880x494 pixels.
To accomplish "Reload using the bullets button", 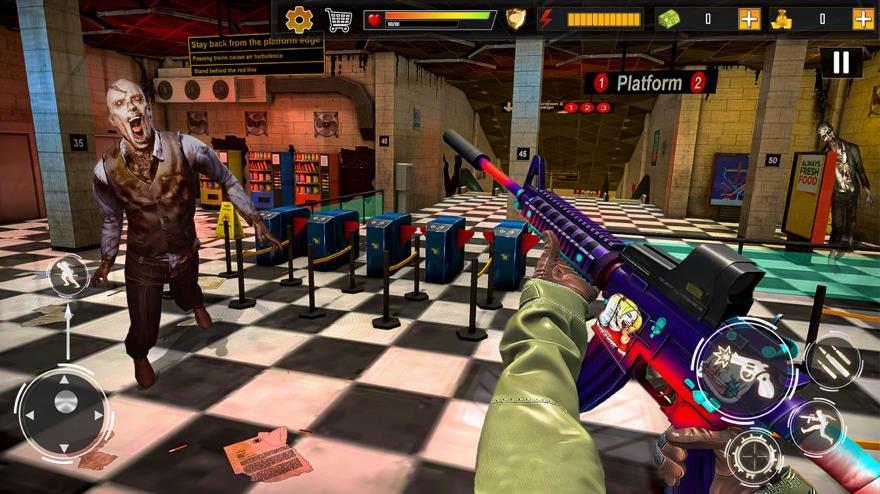I will (x=832, y=362).
